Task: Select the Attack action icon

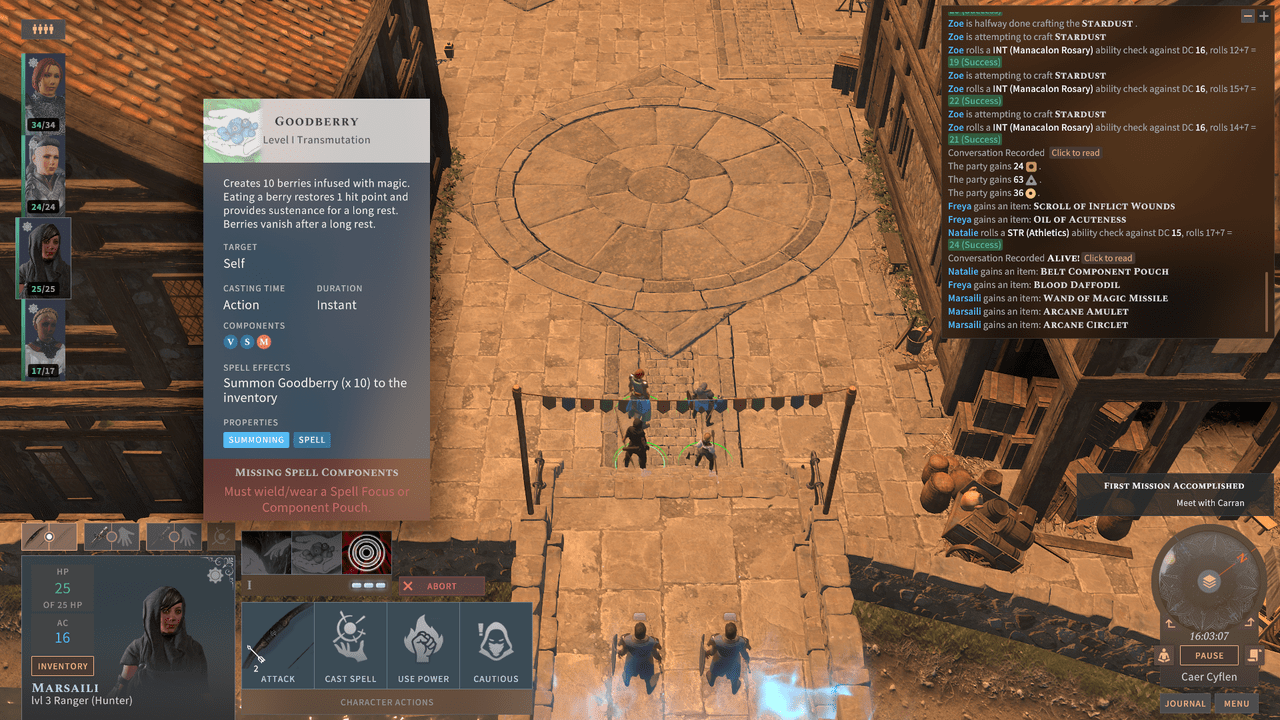Action: coord(277,643)
